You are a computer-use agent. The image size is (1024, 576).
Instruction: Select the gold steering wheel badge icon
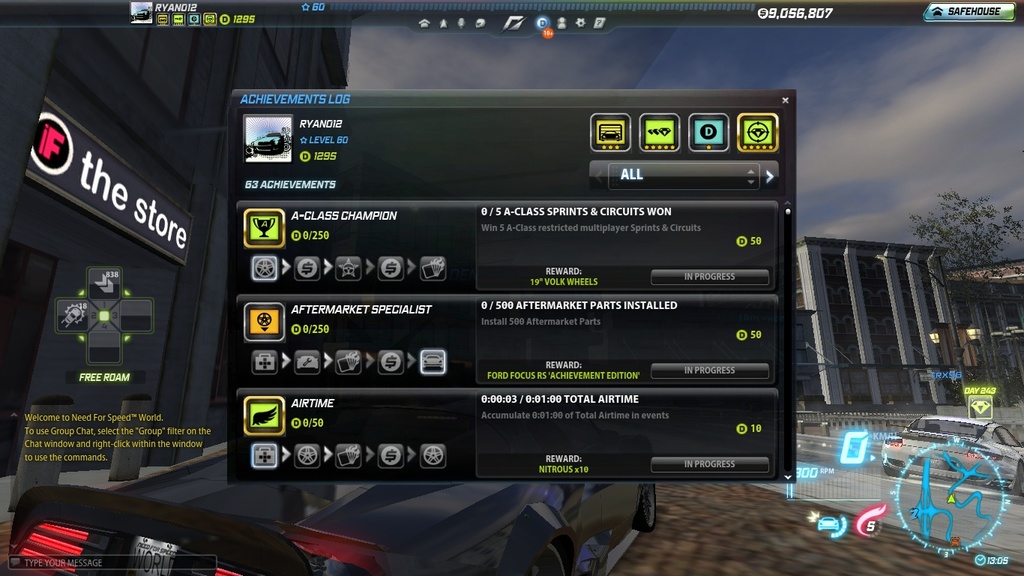[758, 132]
